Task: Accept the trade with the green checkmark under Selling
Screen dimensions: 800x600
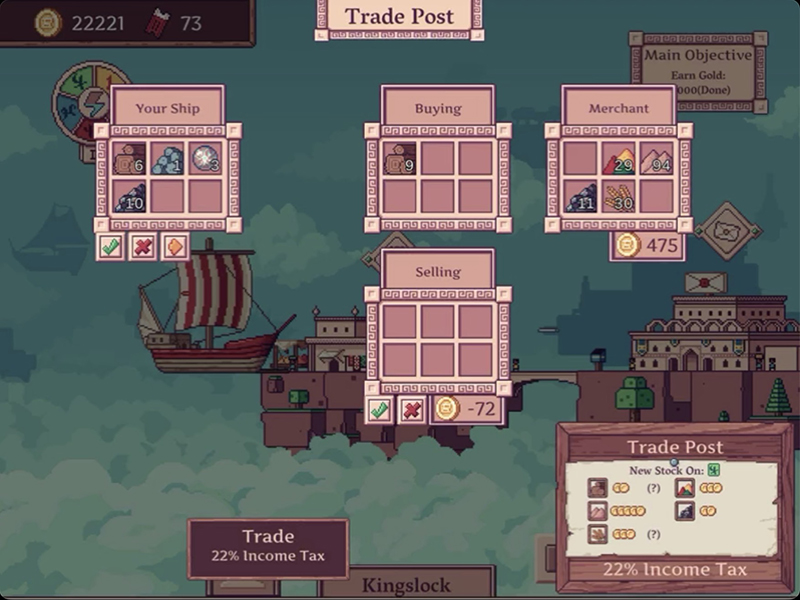Action: coord(379,409)
